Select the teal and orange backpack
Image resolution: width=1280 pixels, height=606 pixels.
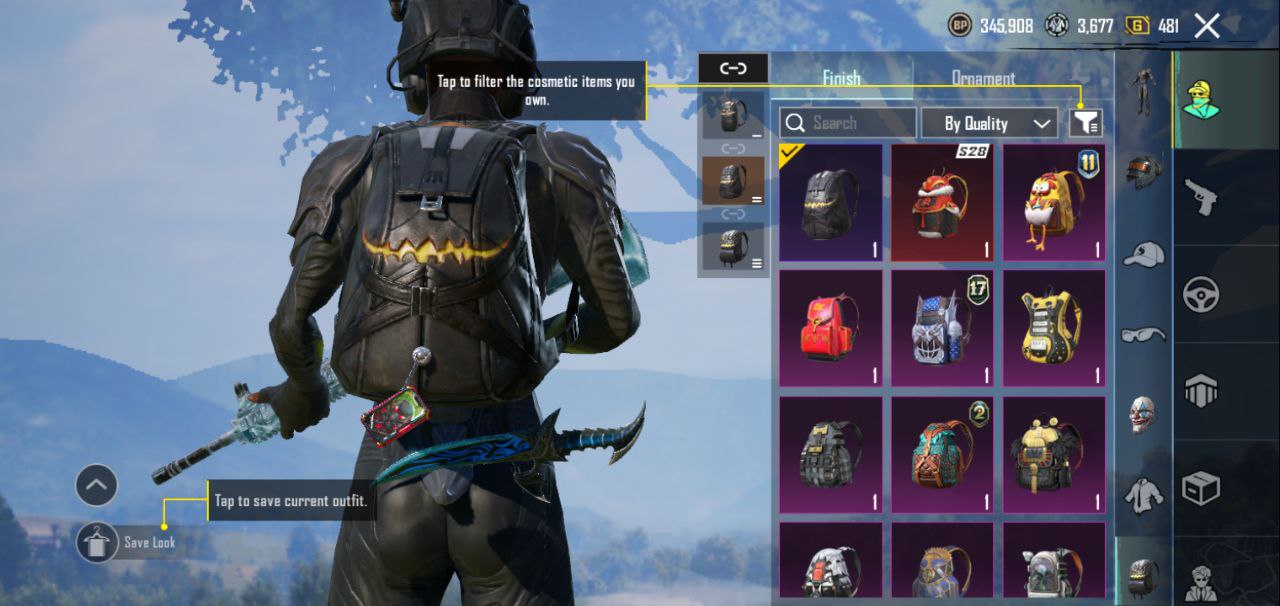[x=942, y=455]
